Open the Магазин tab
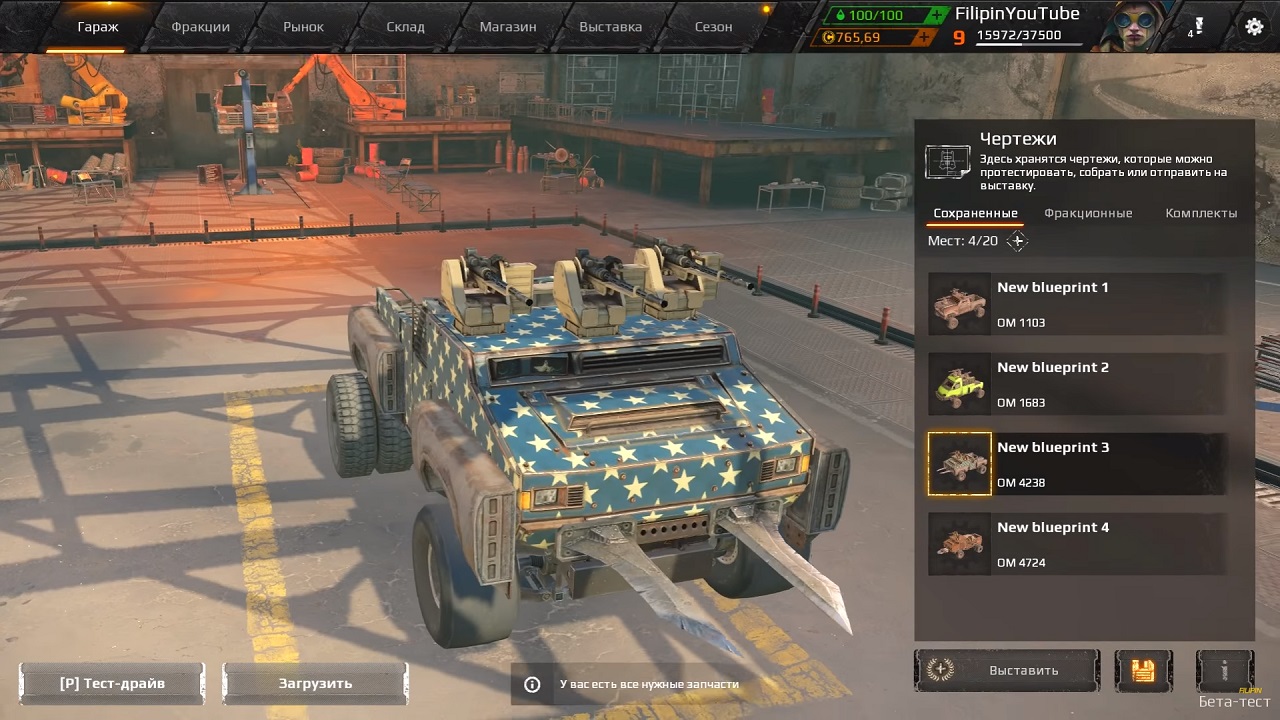 point(507,27)
